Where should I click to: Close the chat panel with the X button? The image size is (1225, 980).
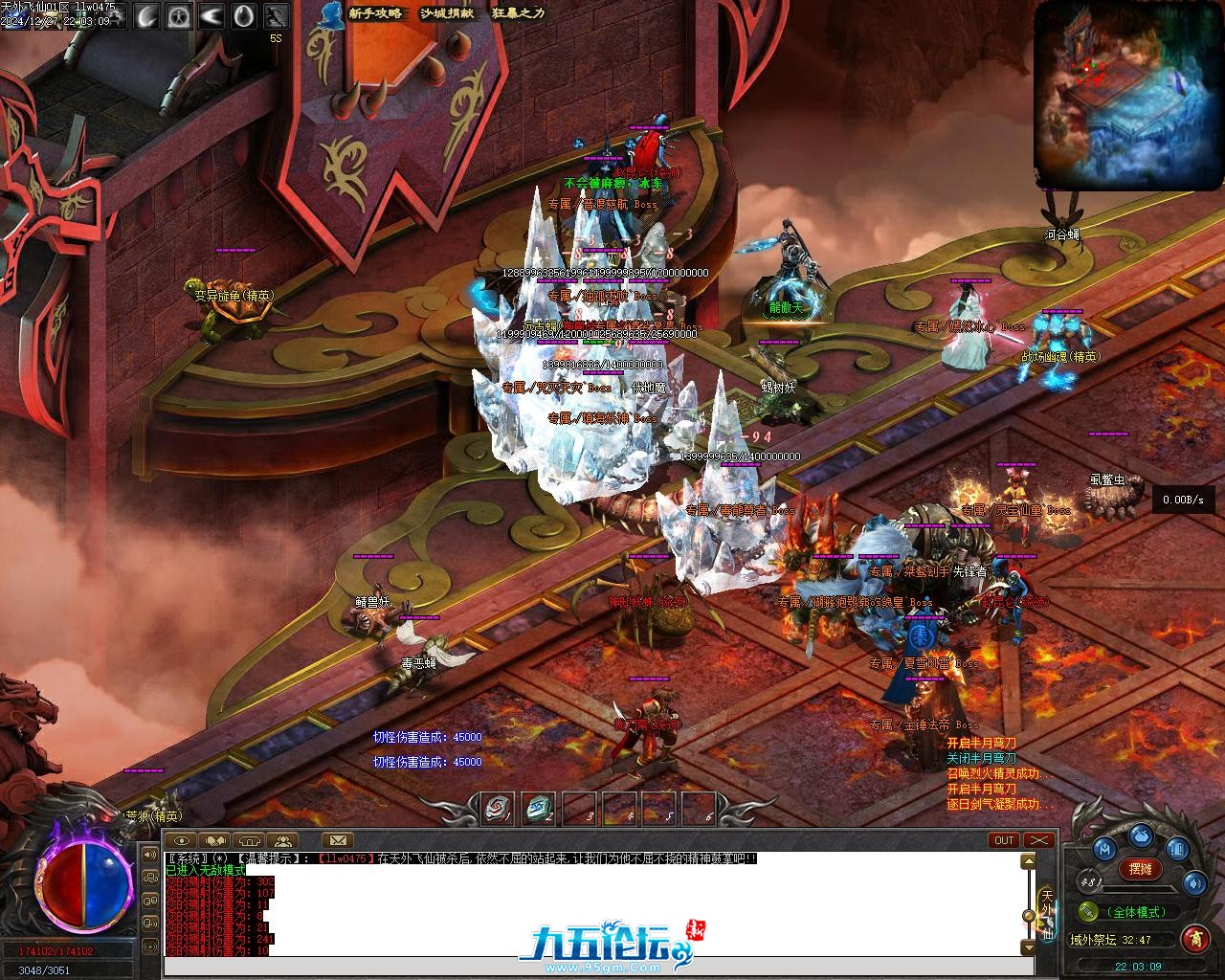pyautogui.click(x=1038, y=840)
